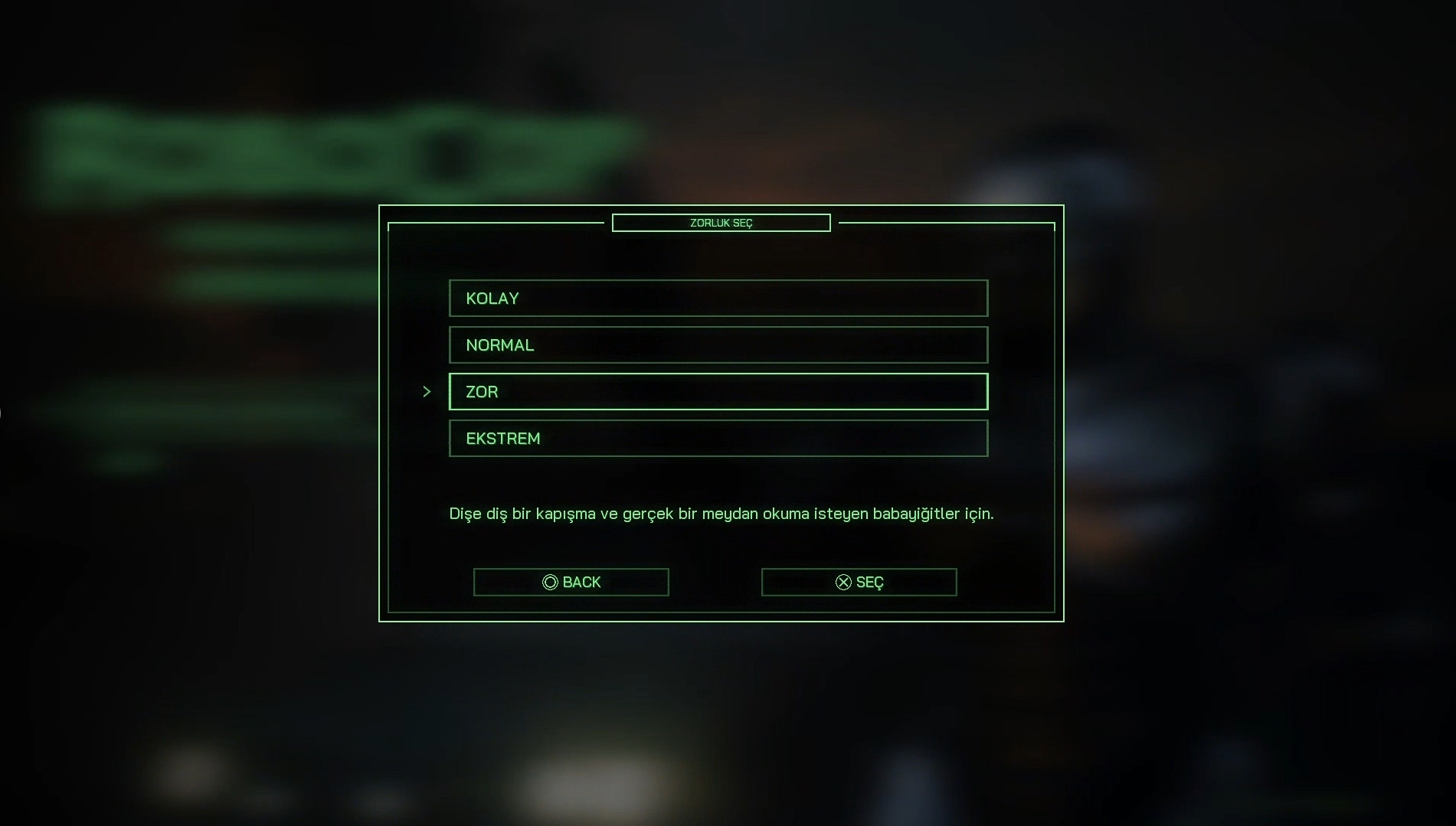Go back using the BACK button
The image size is (1456, 826).
(x=571, y=583)
